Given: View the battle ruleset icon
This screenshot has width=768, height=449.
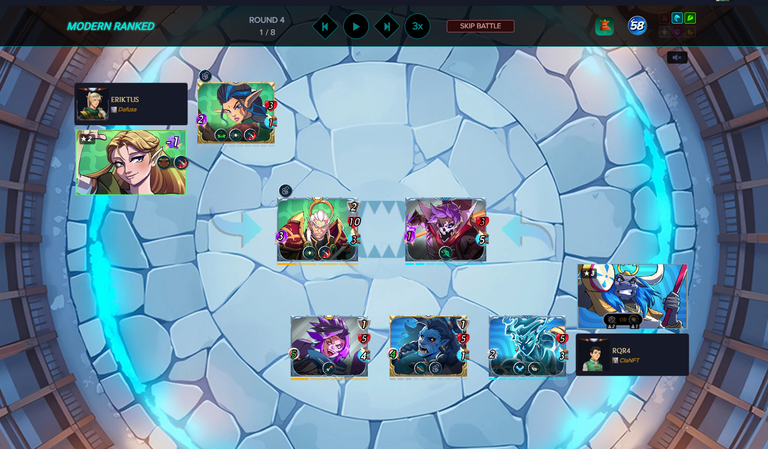Looking at the screenshot, I should (x=604, y=26).
